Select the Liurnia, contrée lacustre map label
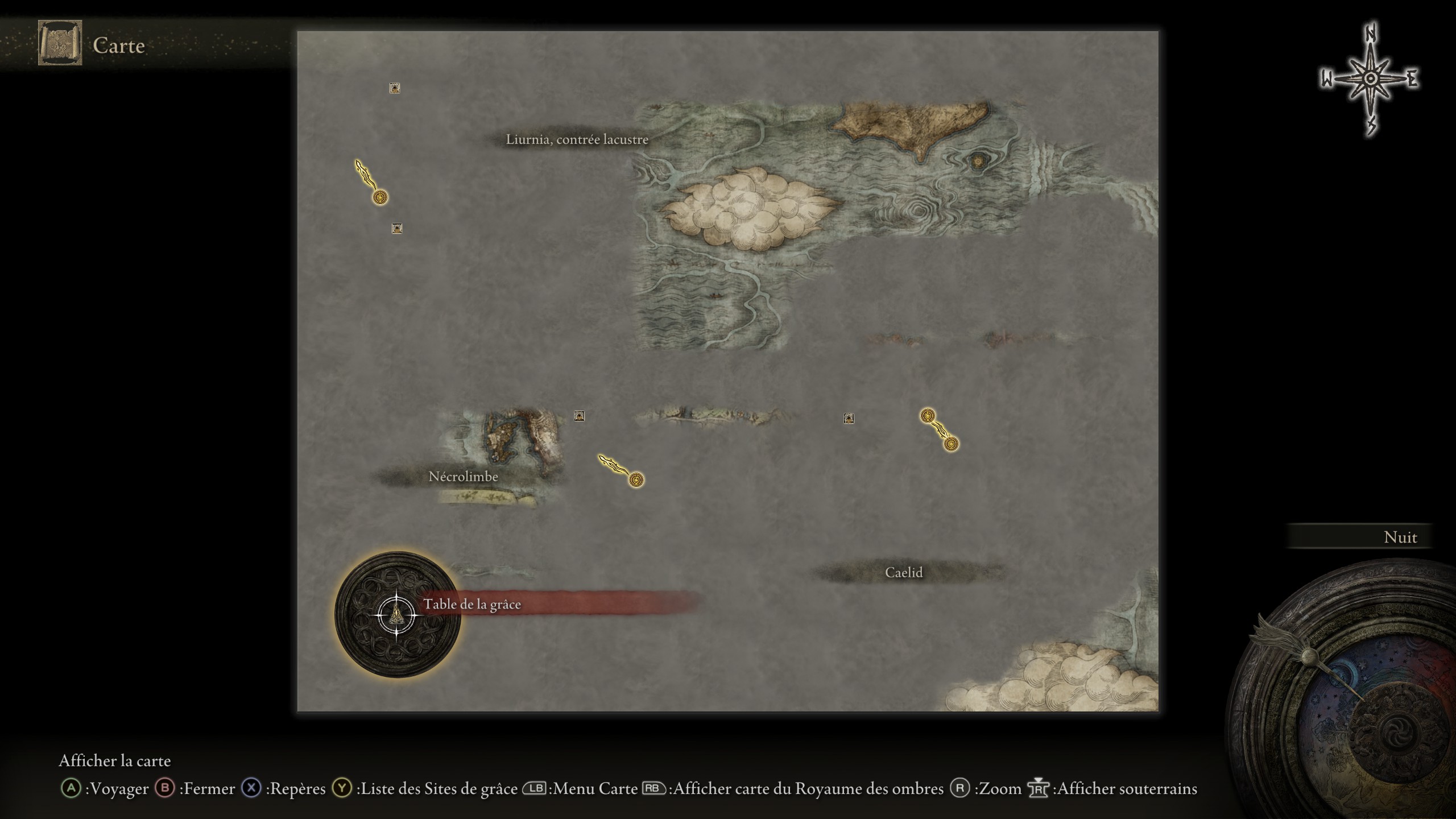Viewport: 1456px width, 819px height. pyautogui.click(x=577, y=140)
